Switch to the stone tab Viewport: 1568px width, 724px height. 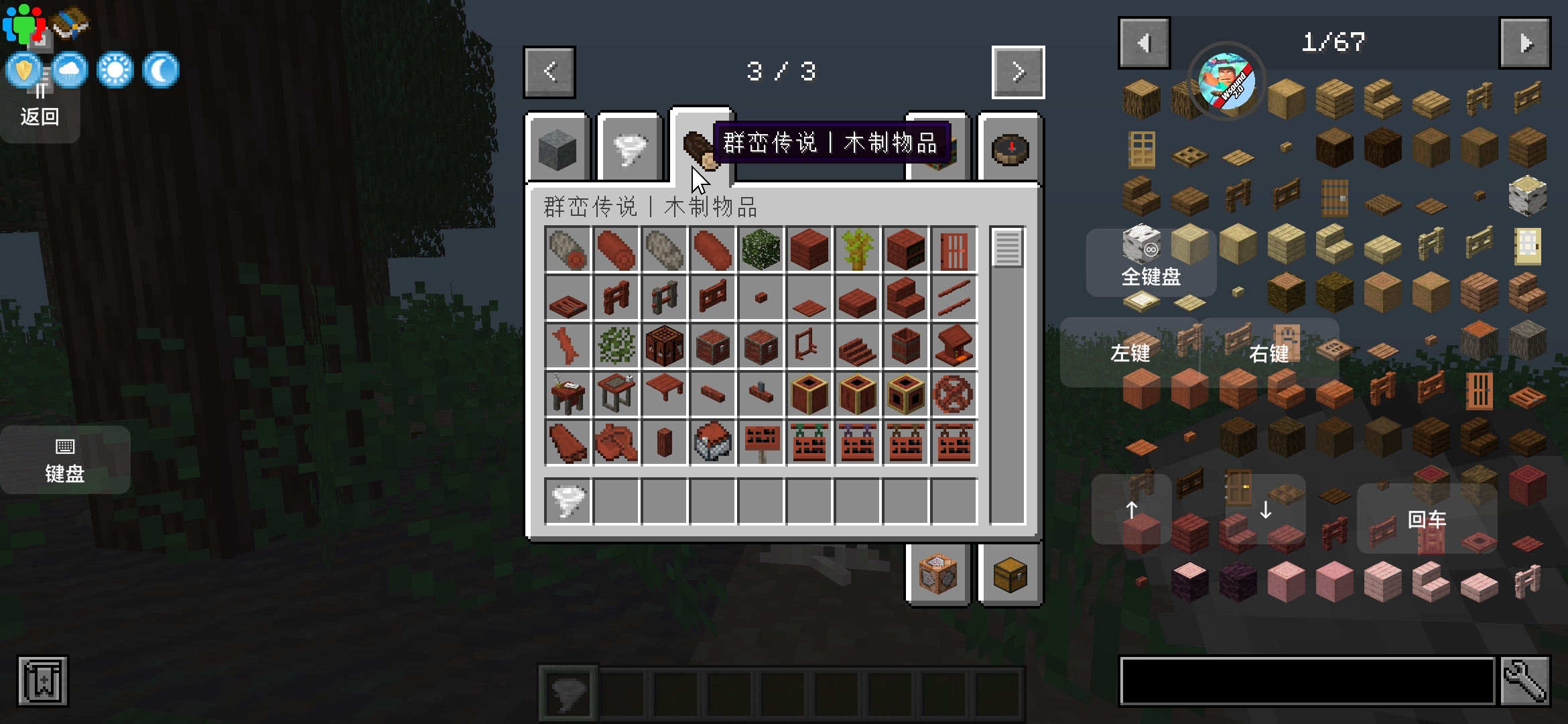pos(558,147)
